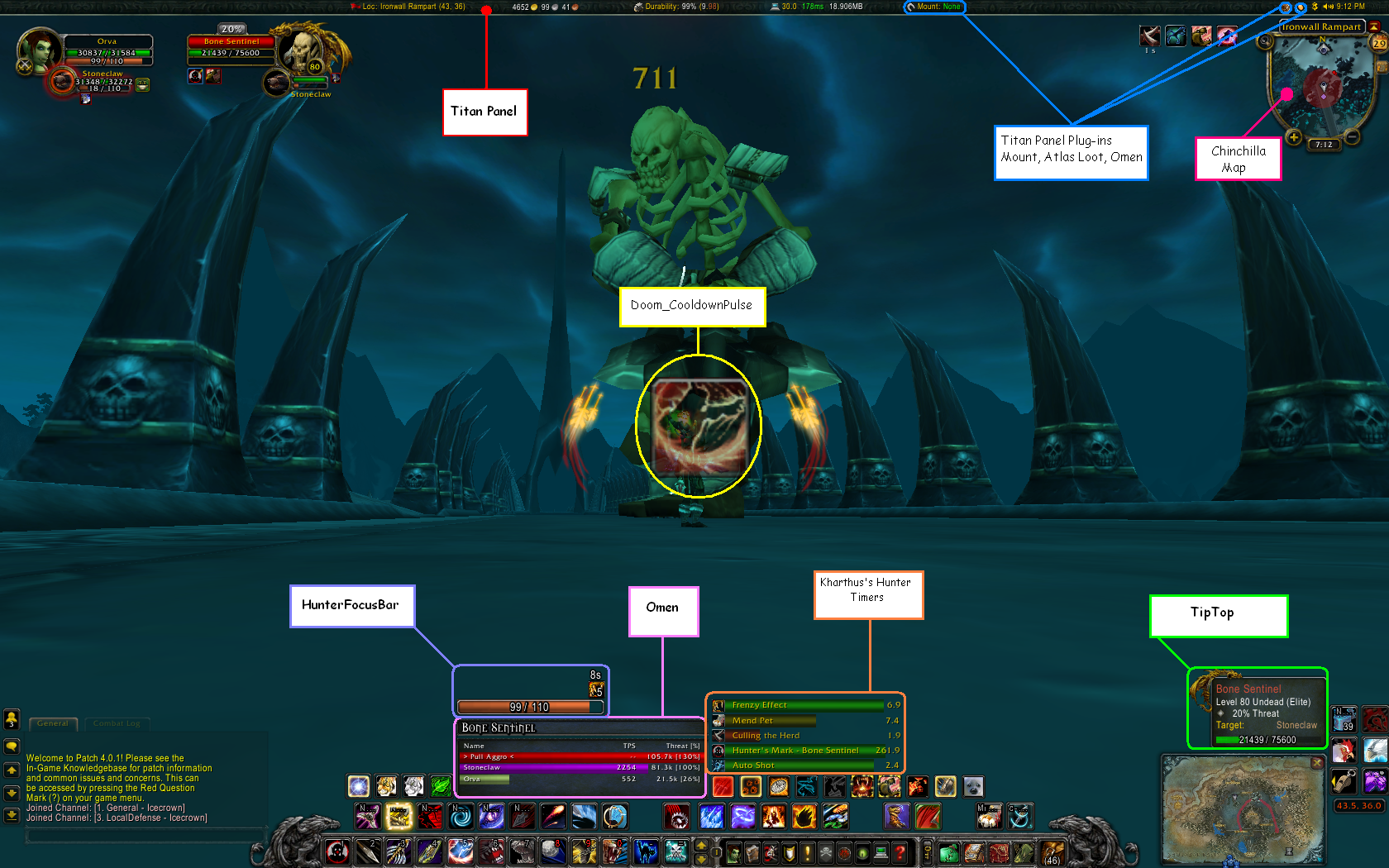
Task: Select the General chat tab
Action: 53,723
